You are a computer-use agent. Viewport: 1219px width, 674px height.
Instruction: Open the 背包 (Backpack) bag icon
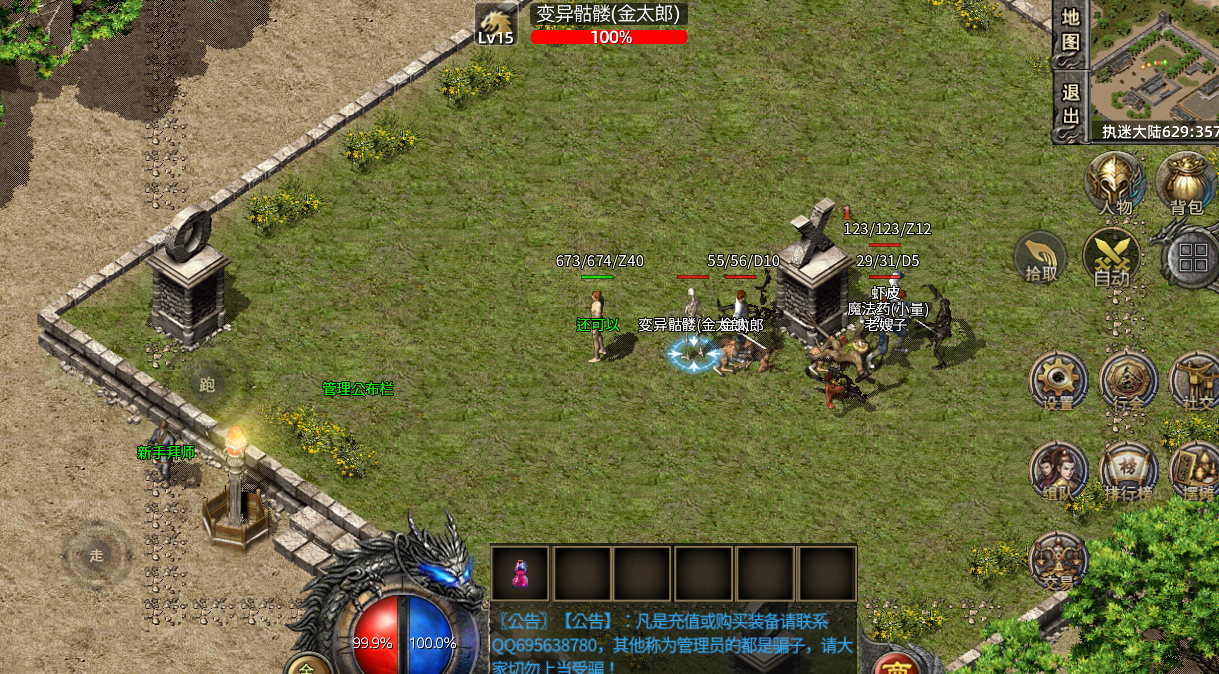(x=1185, y=183)
